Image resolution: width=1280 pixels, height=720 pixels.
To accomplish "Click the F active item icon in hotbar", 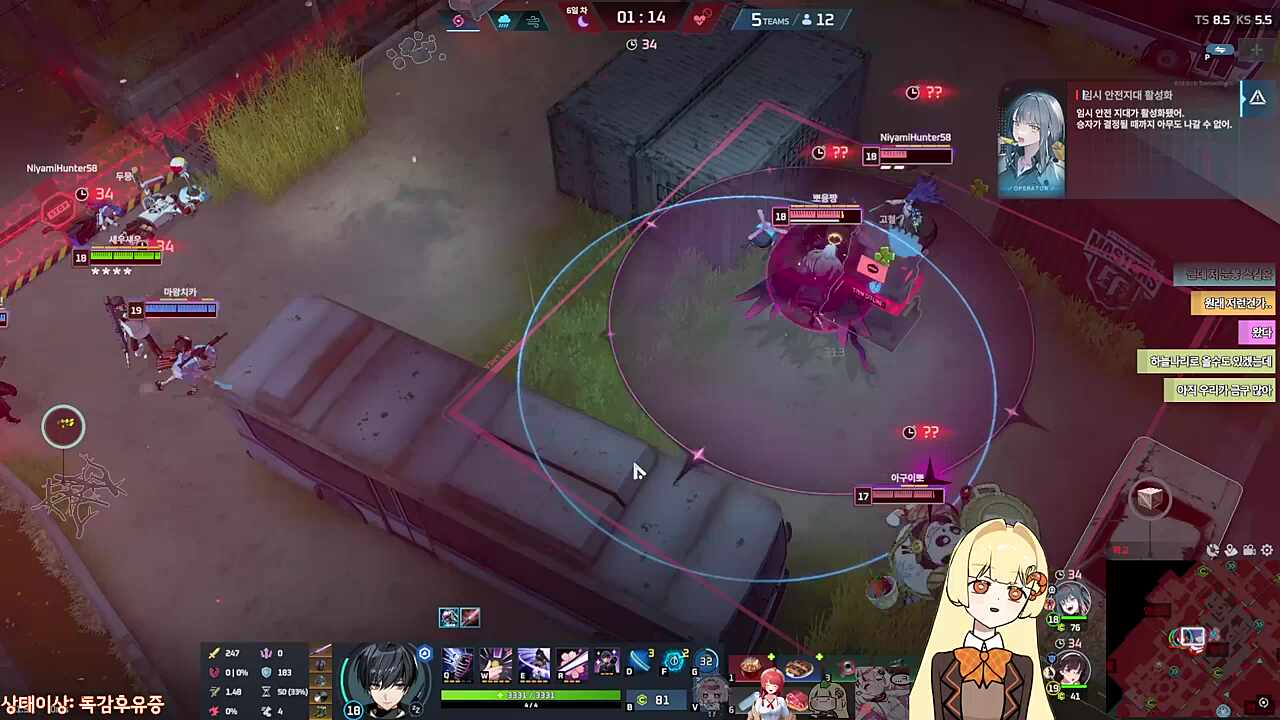I will point(673,659).
